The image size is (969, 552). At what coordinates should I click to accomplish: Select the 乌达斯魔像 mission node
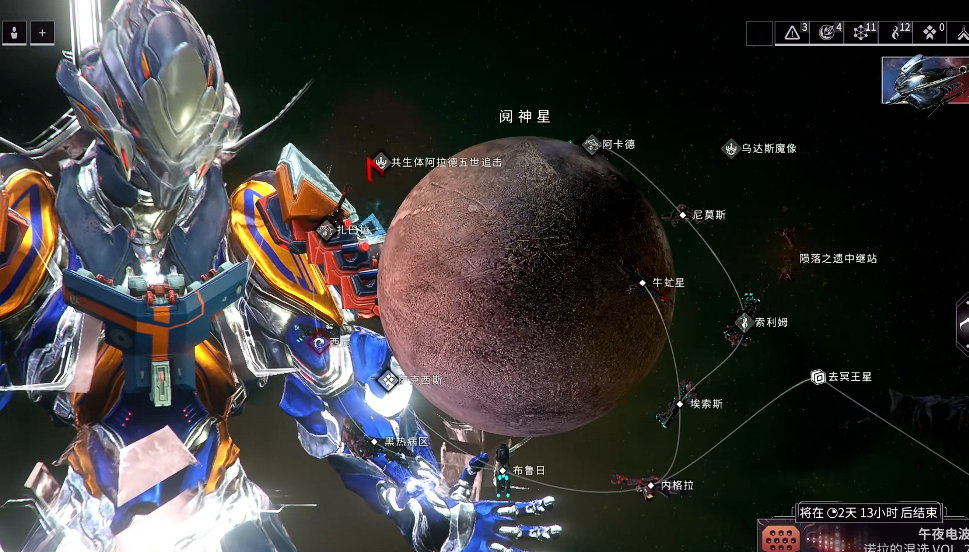point(731,149)
